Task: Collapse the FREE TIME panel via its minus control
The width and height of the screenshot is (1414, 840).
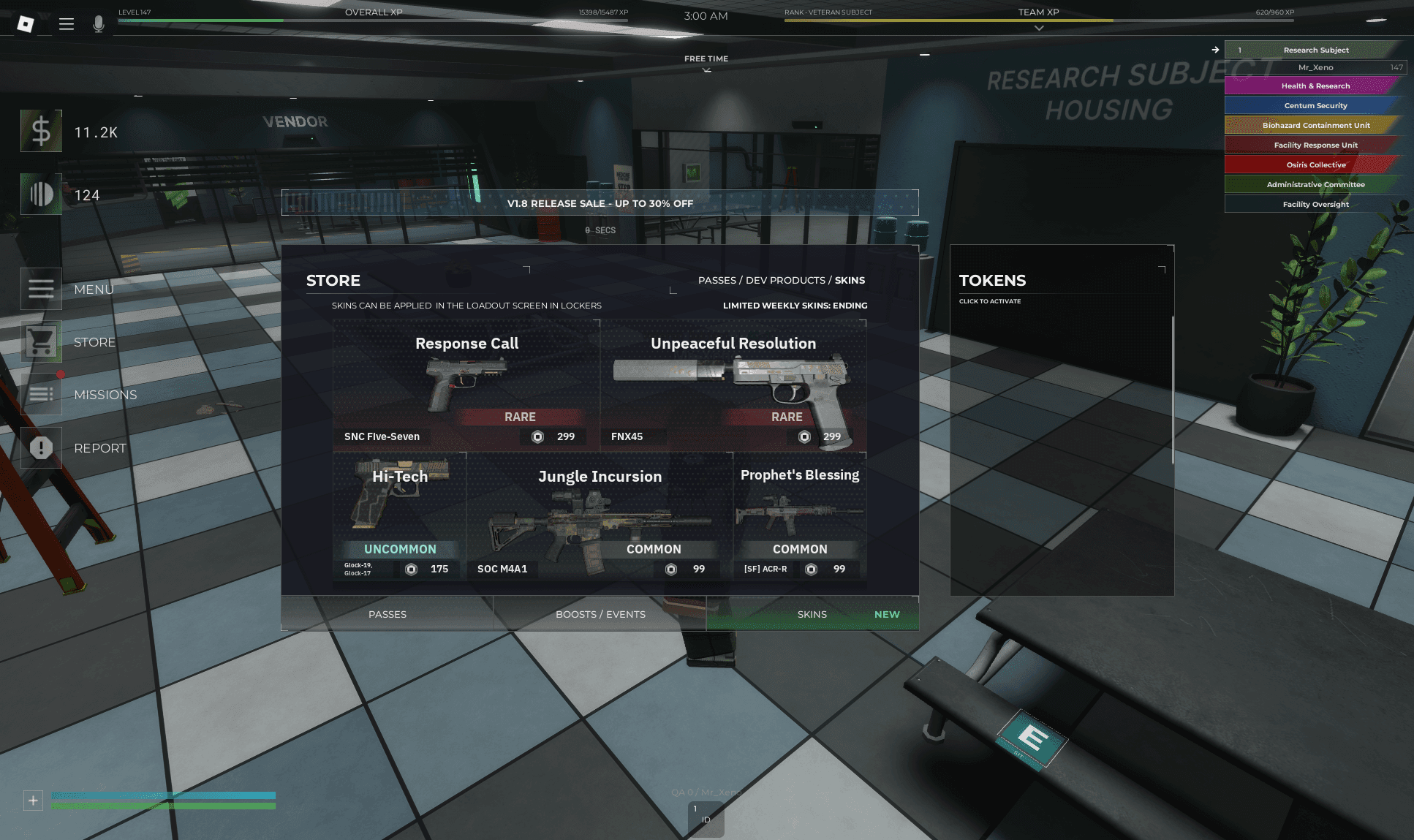Action: point(926,54)
